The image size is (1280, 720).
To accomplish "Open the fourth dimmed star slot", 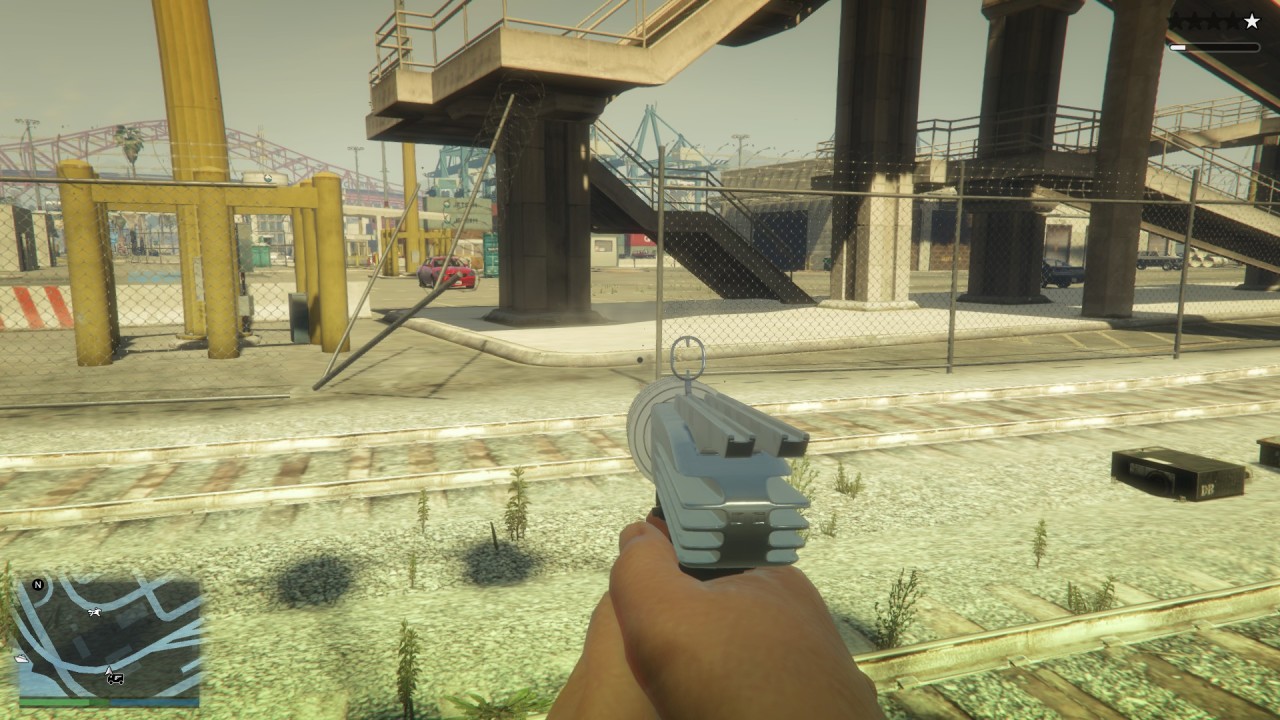I will (x=1231, y=20).
